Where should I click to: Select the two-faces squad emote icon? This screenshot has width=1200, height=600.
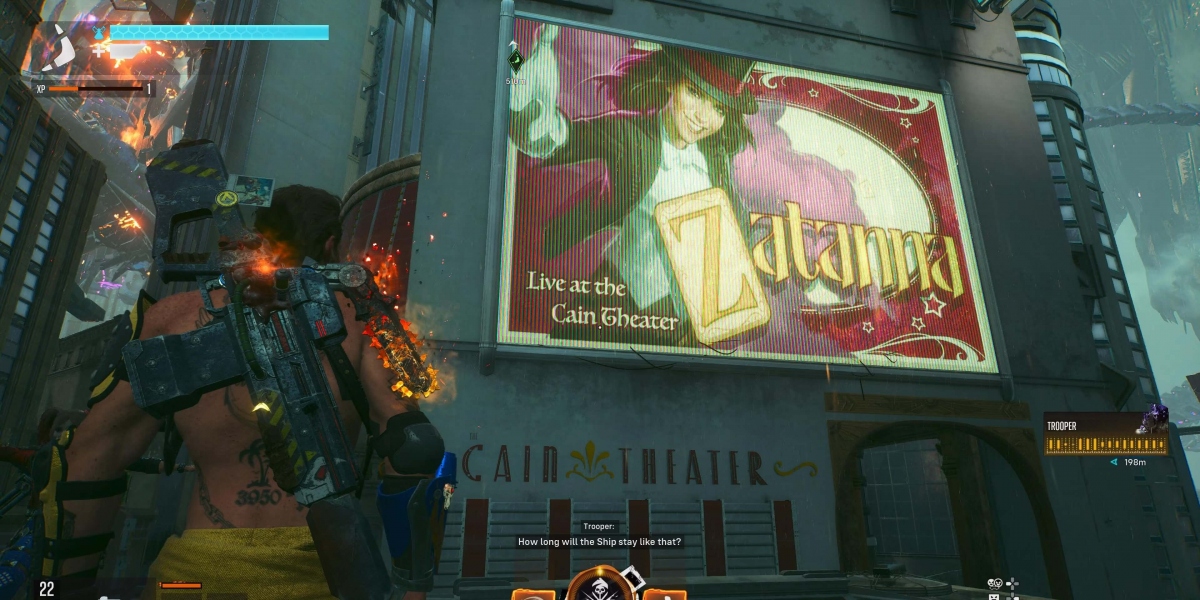coord(996,583)
